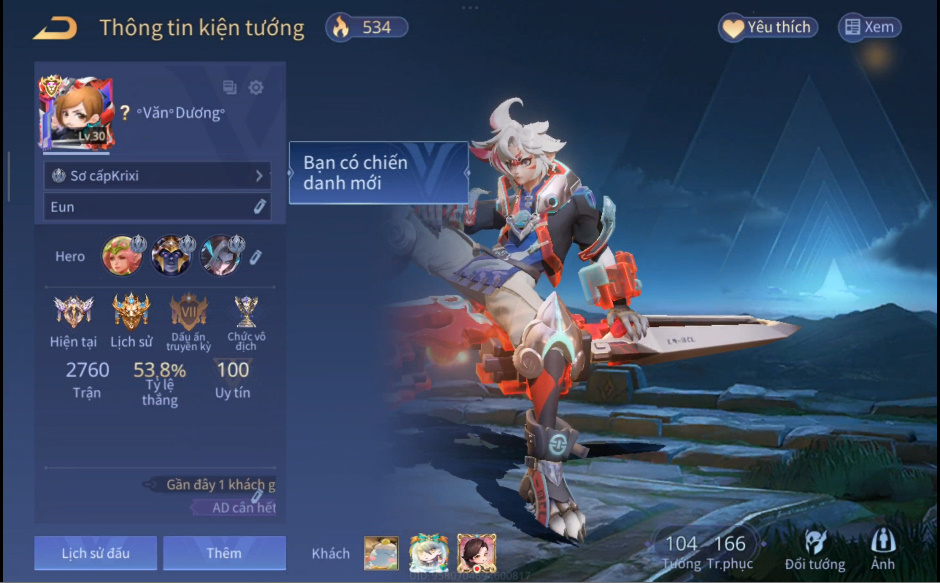Image resolution: width=940 pixels, height=583 pixels.
Task: Edit the featured Hero list
Action: click(x=255, y=257)
